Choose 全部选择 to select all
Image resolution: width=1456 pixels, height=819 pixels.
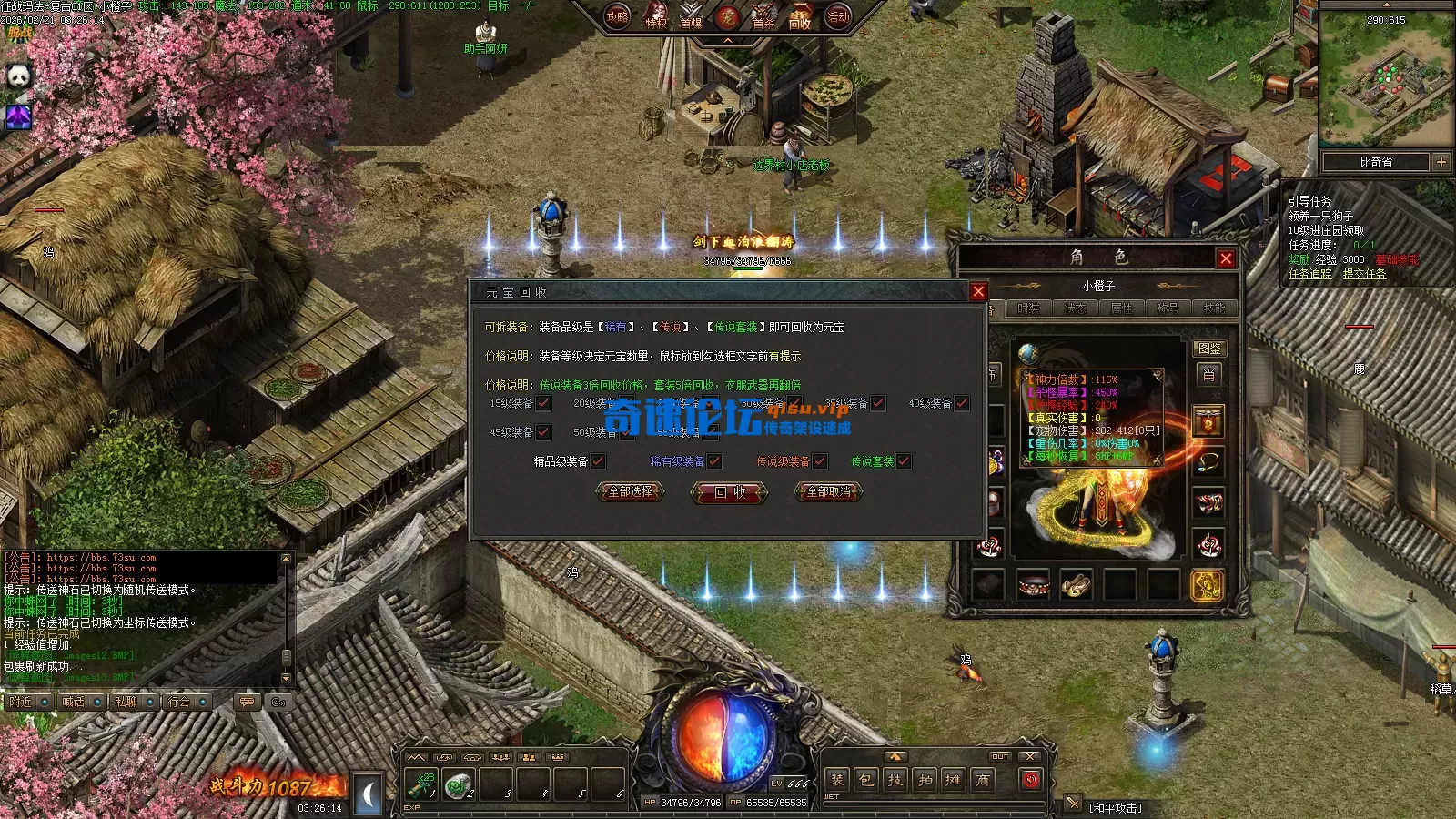(630, 491)
